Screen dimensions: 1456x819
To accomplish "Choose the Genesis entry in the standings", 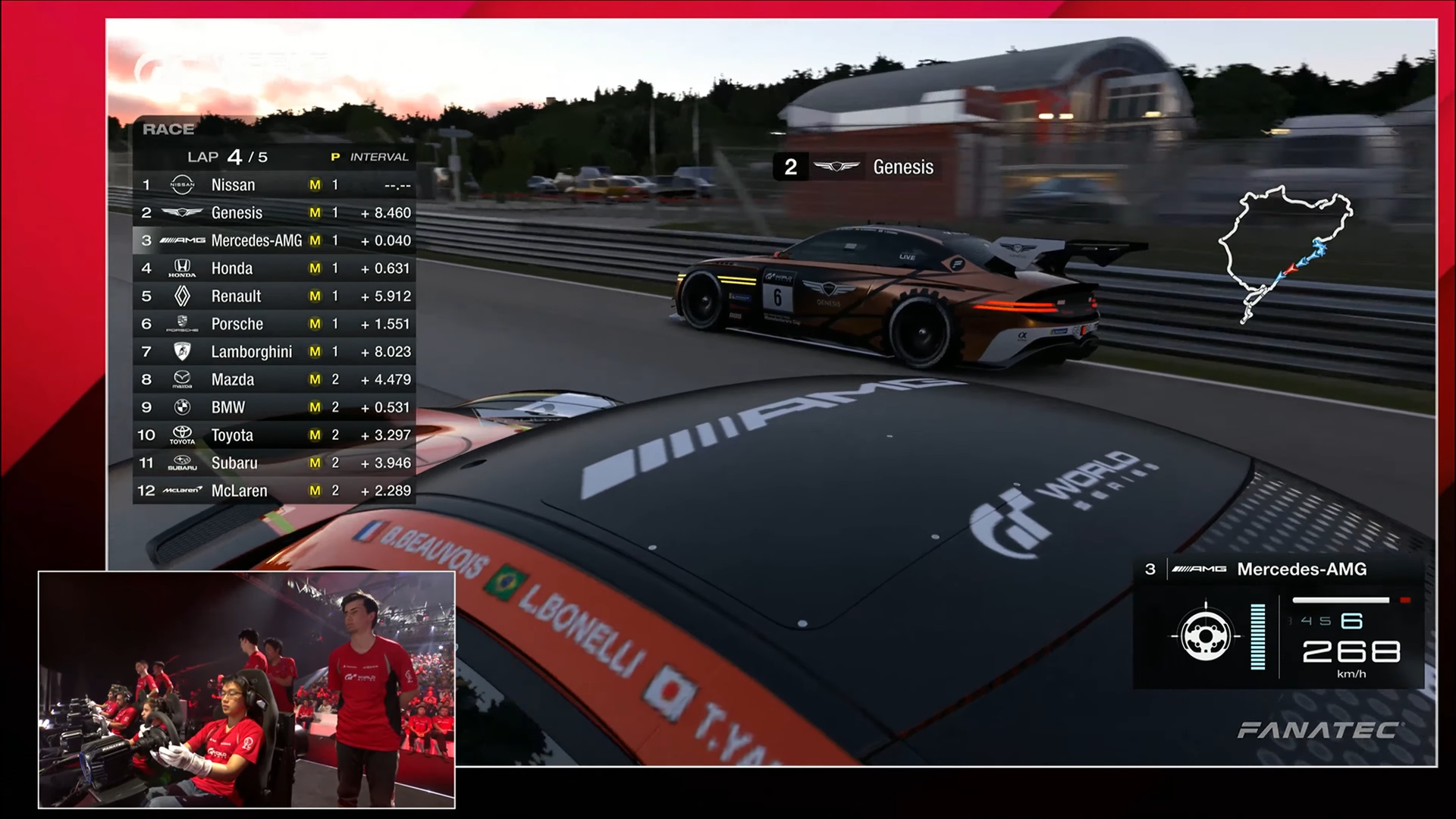I will [x=275, y=213].
